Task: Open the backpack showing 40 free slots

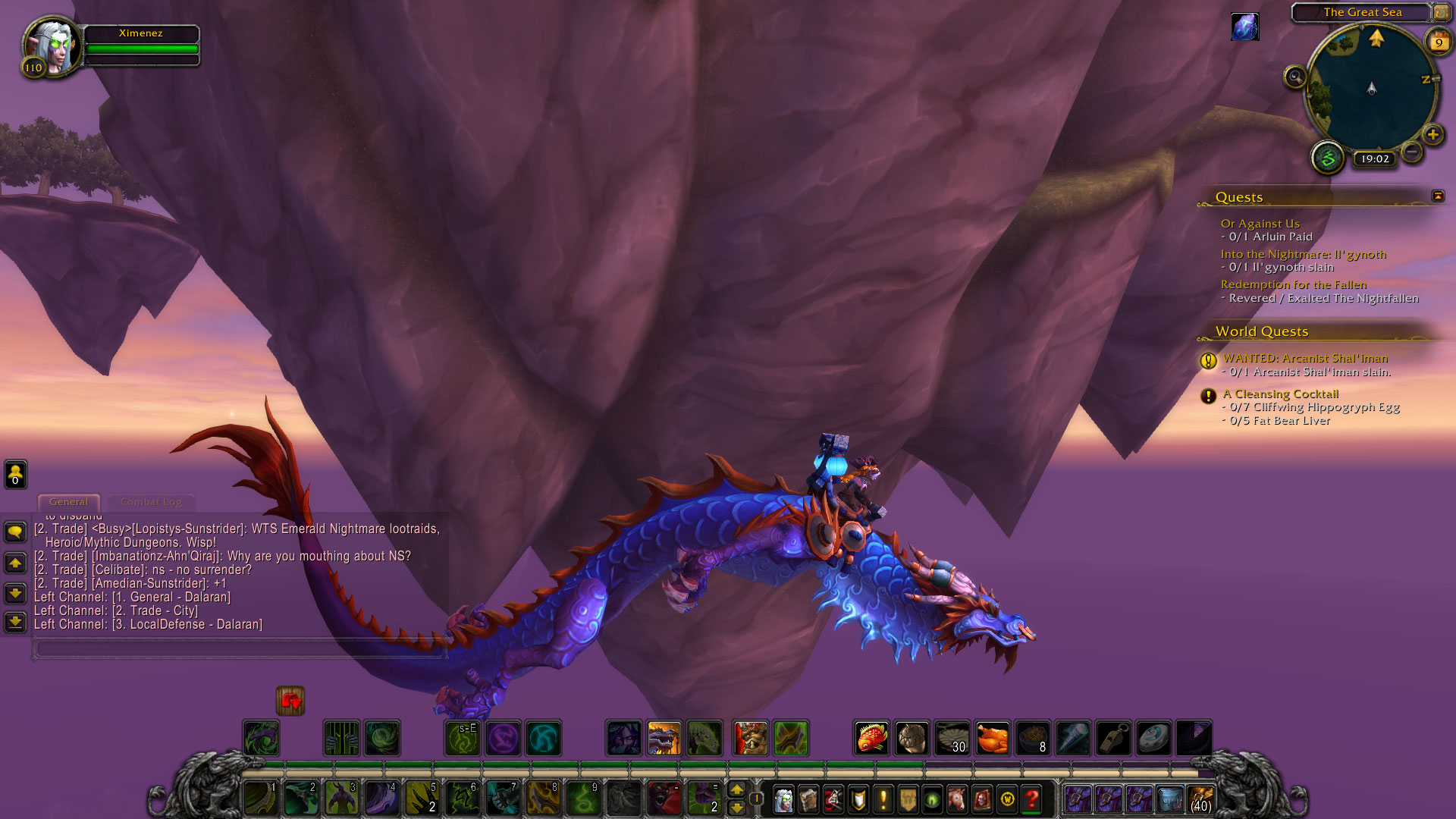Action: coord(1200,799)
